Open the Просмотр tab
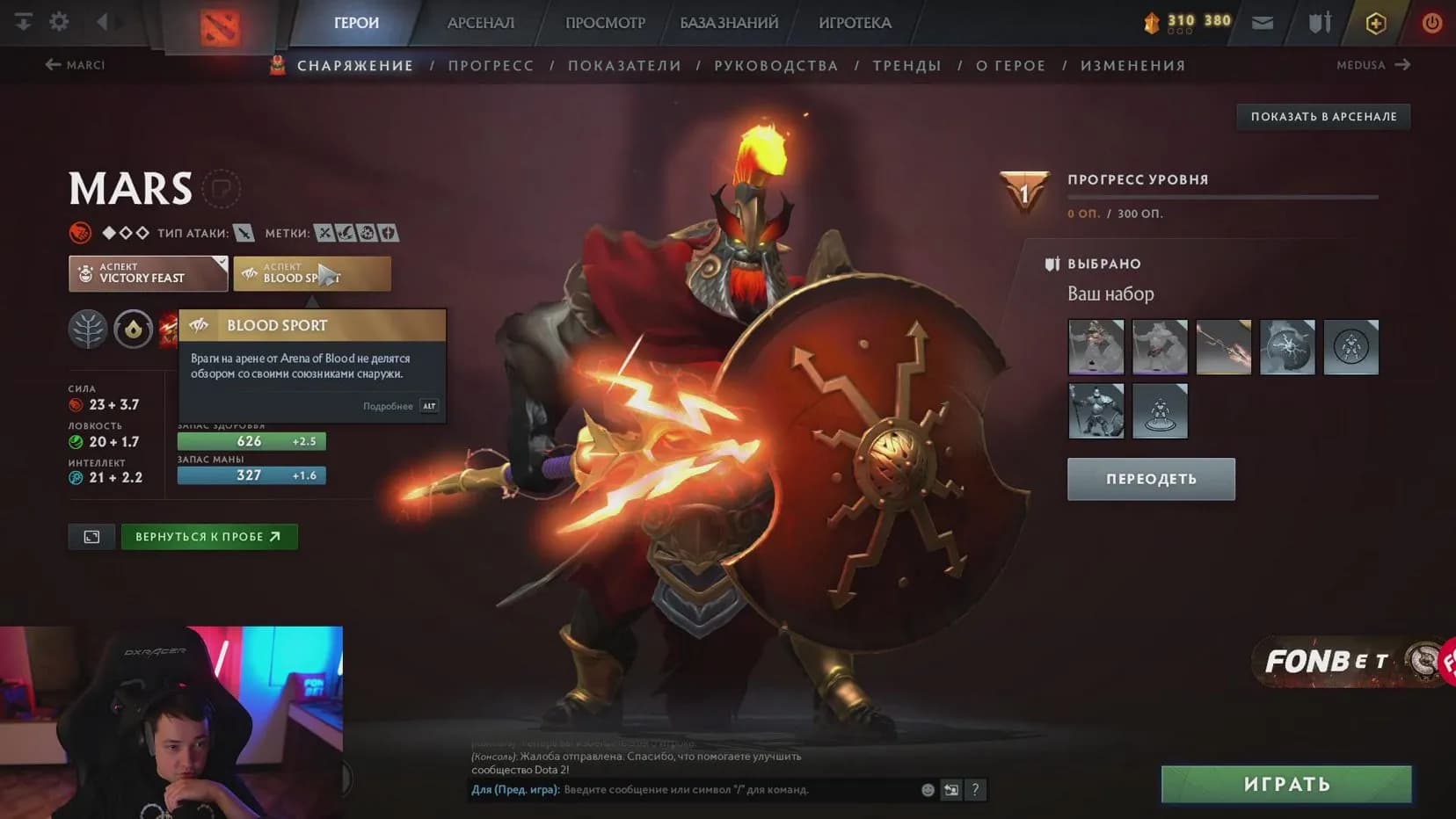1456x819 pixels. tap(605, 23)
